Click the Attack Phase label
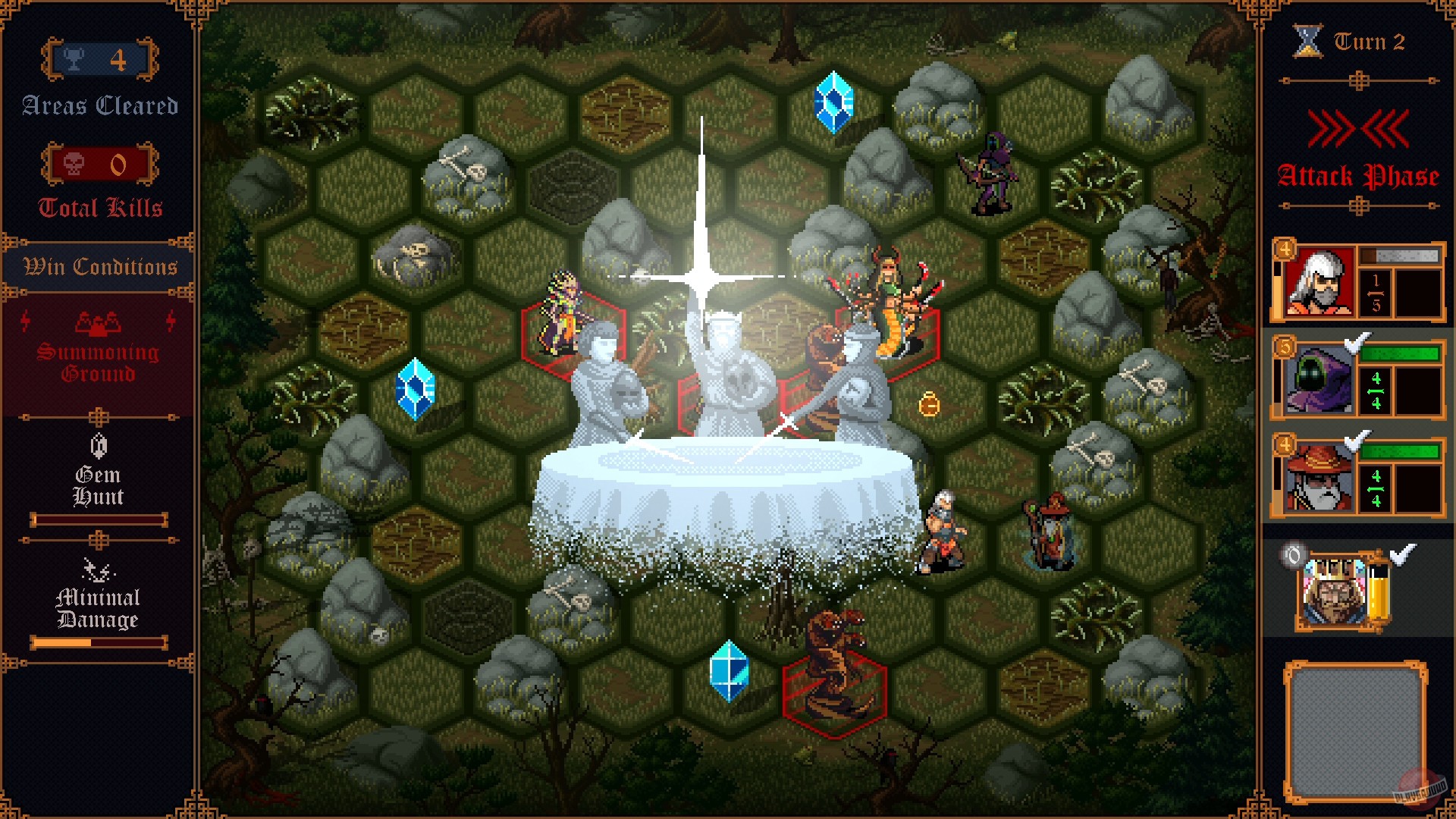The height and width of the screenshot is (819, 1456). (x=1358, y=175)
